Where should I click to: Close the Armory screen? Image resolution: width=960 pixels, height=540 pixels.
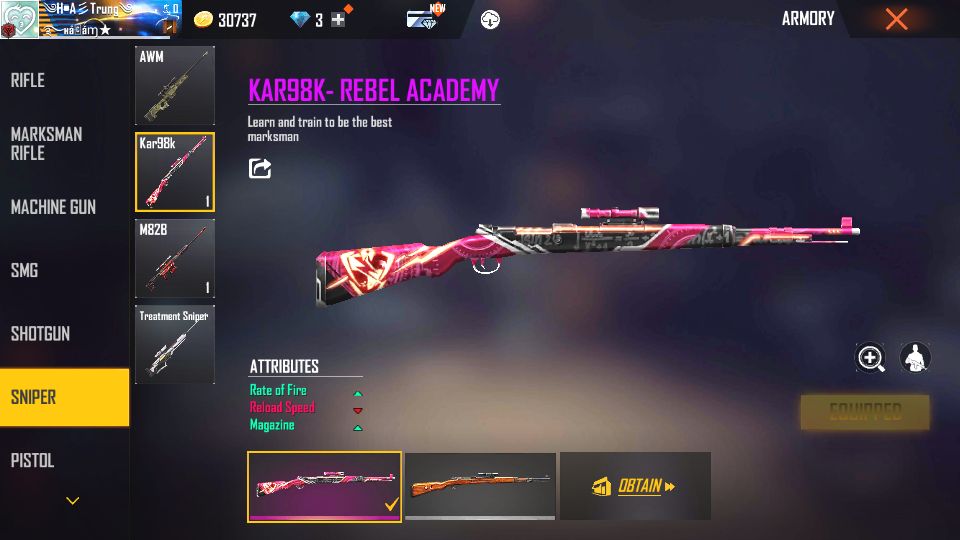(896, 19)
